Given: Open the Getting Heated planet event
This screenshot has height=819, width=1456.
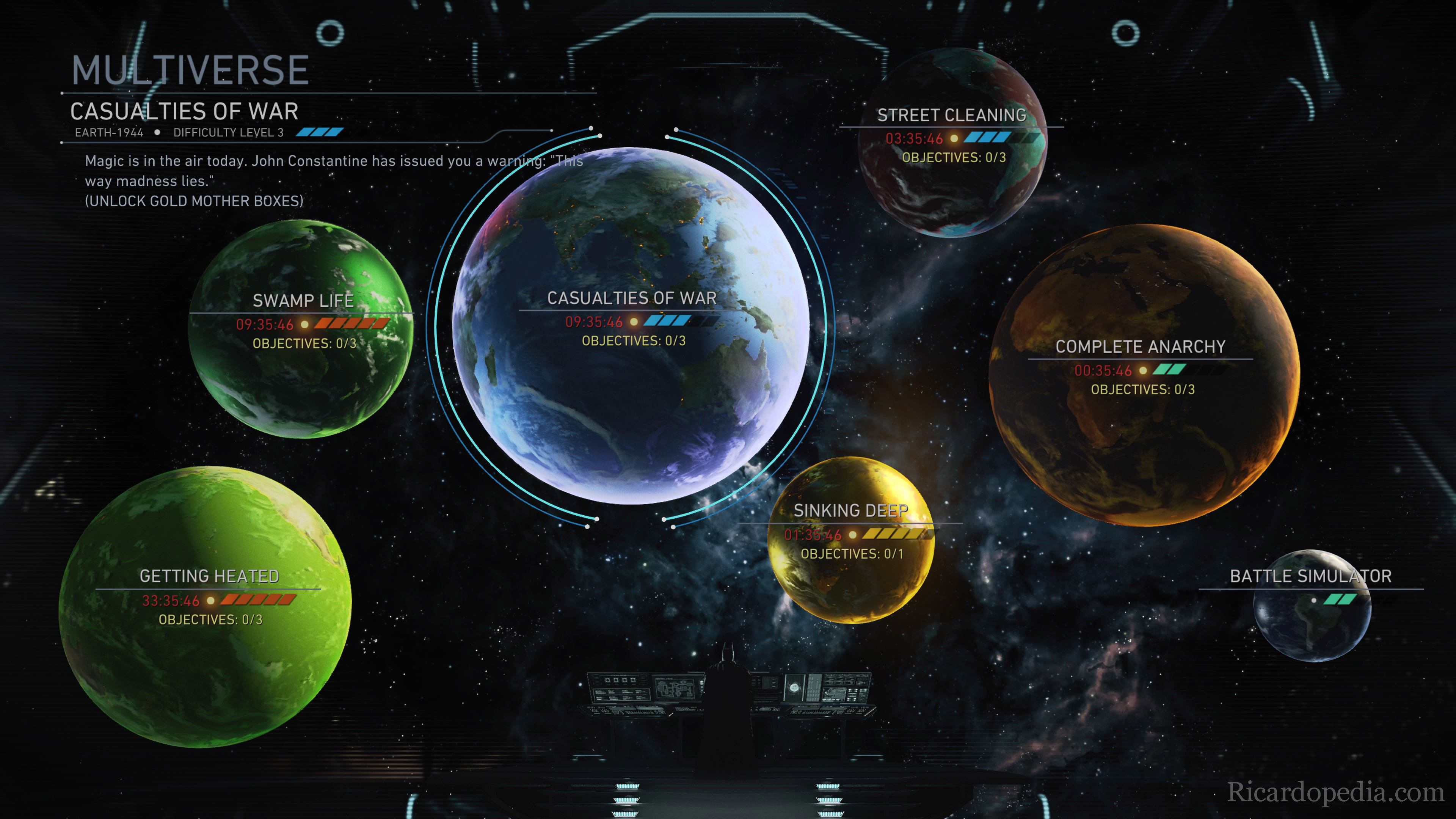Looking at the screenshot, I should point(205,606).
